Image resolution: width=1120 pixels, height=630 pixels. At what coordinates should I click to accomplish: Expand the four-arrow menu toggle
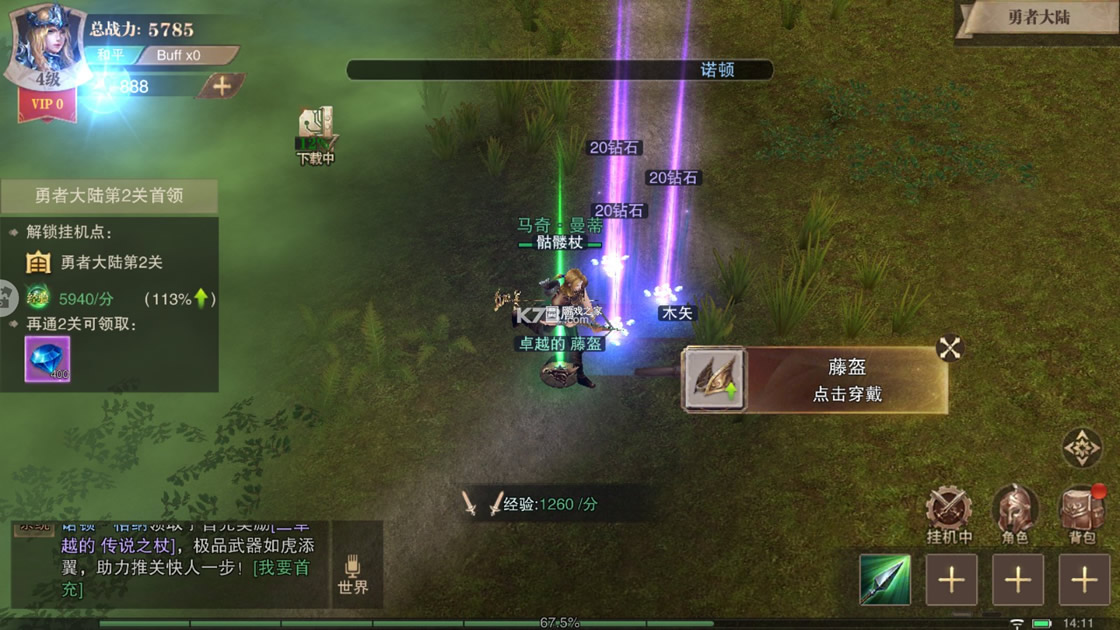(1081, 449)
